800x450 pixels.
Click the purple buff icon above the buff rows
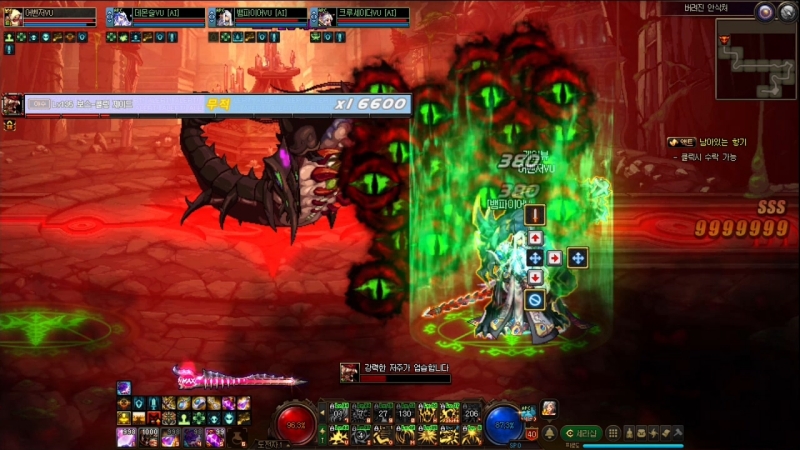point(123,388)
